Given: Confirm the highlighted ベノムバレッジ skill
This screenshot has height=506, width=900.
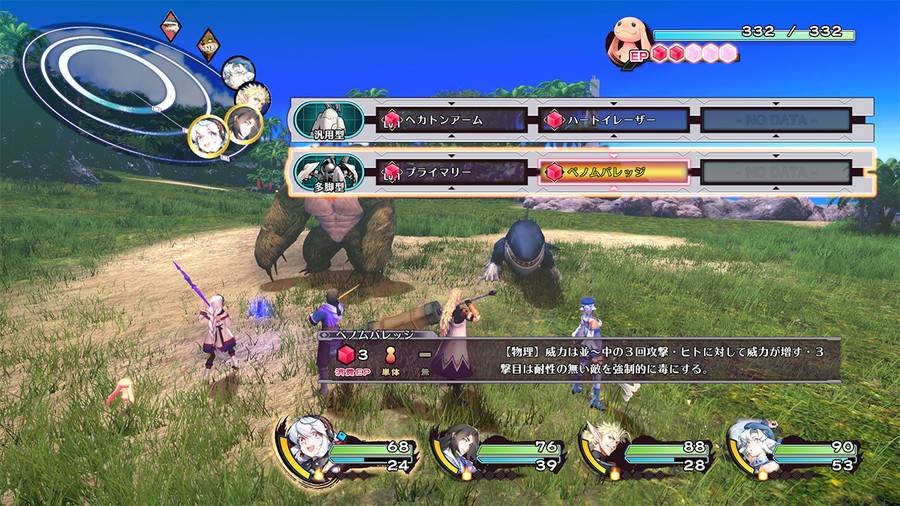Looking at the screenshot, I should [x=613, y=172].
